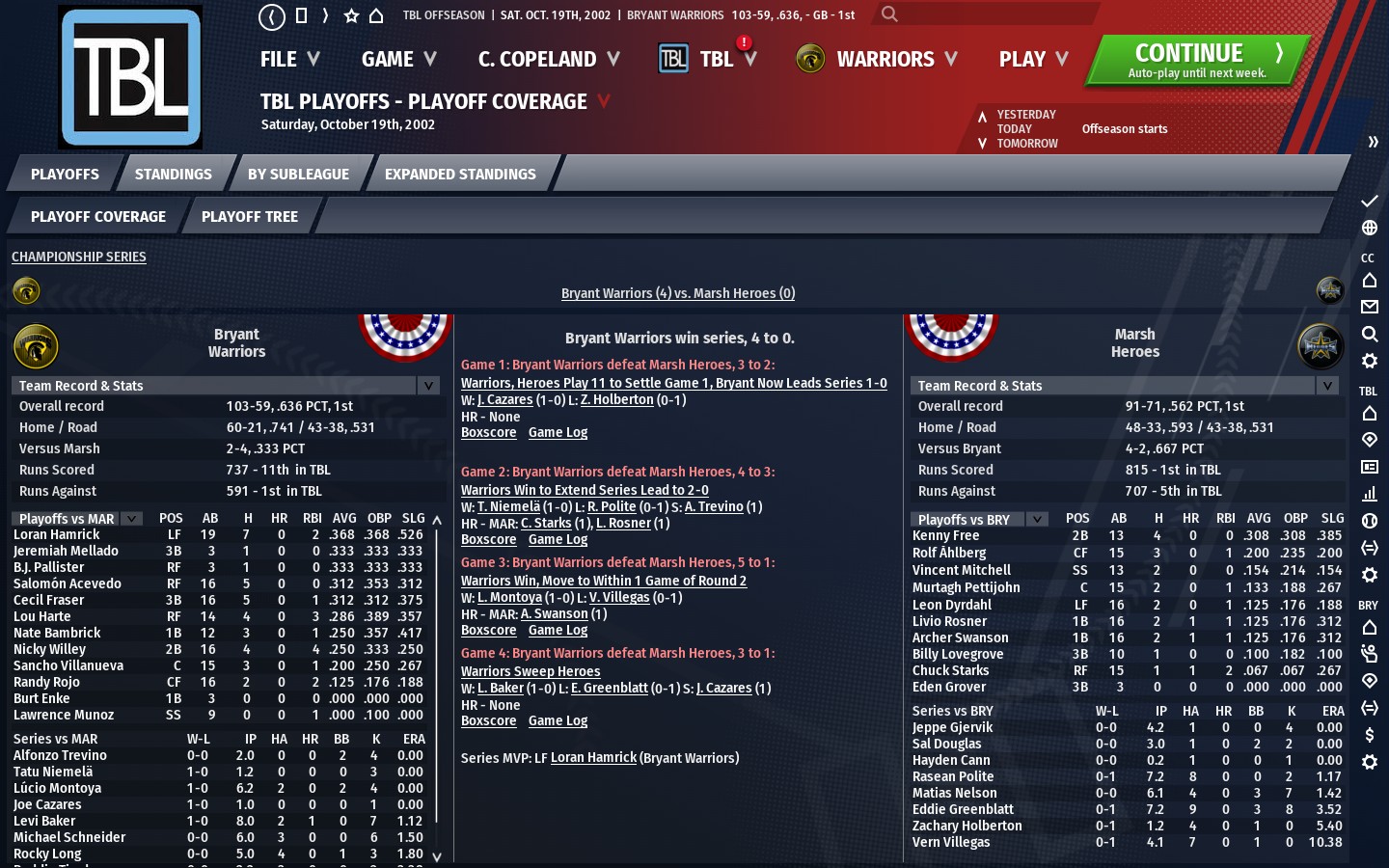
Task: Select the PLAYOFF TREE tab
Action: 249,217
